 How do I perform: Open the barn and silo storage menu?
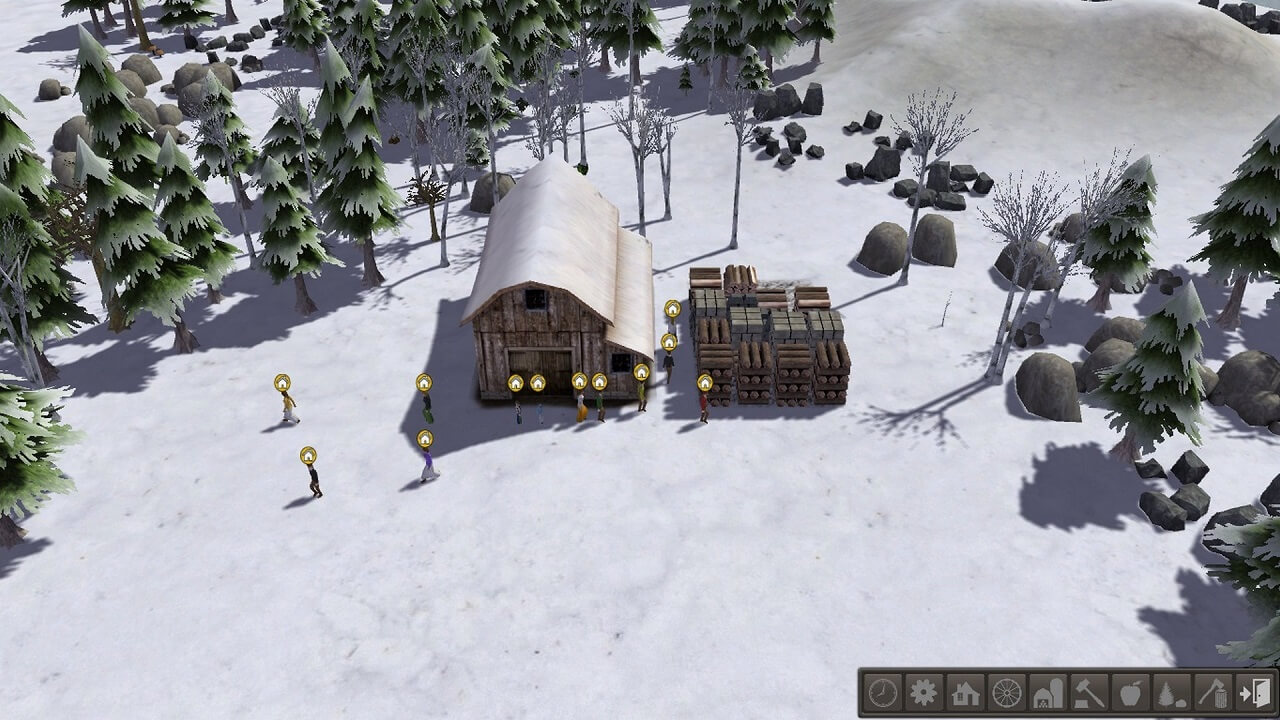click(1048, 692)
